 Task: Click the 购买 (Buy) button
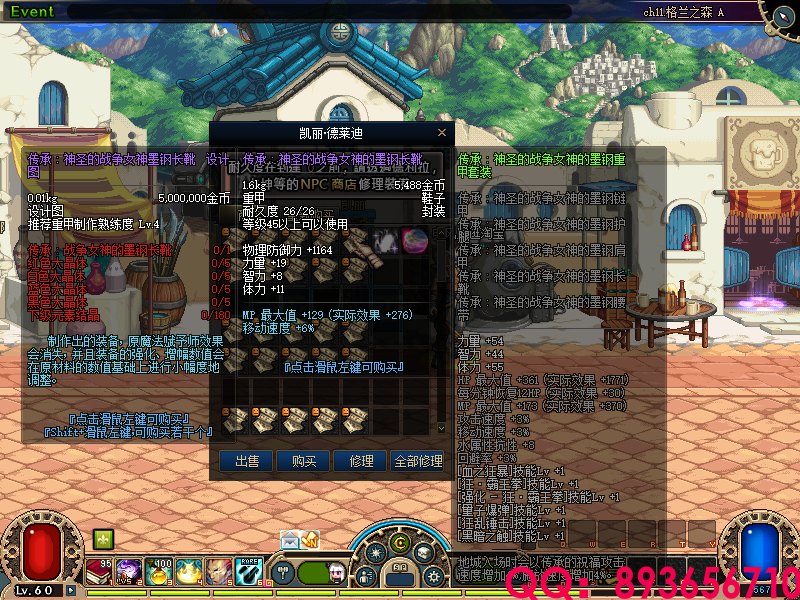pyautogui.click(x=304, y=461)
